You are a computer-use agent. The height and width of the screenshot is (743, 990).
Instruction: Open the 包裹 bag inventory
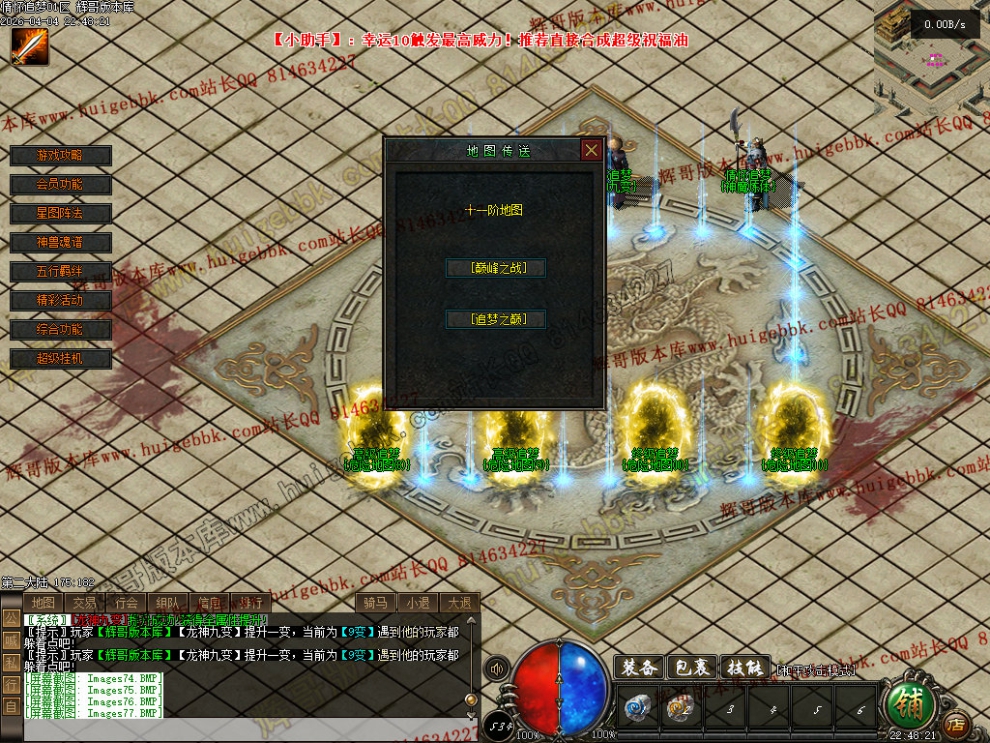(x=692, y=667)
